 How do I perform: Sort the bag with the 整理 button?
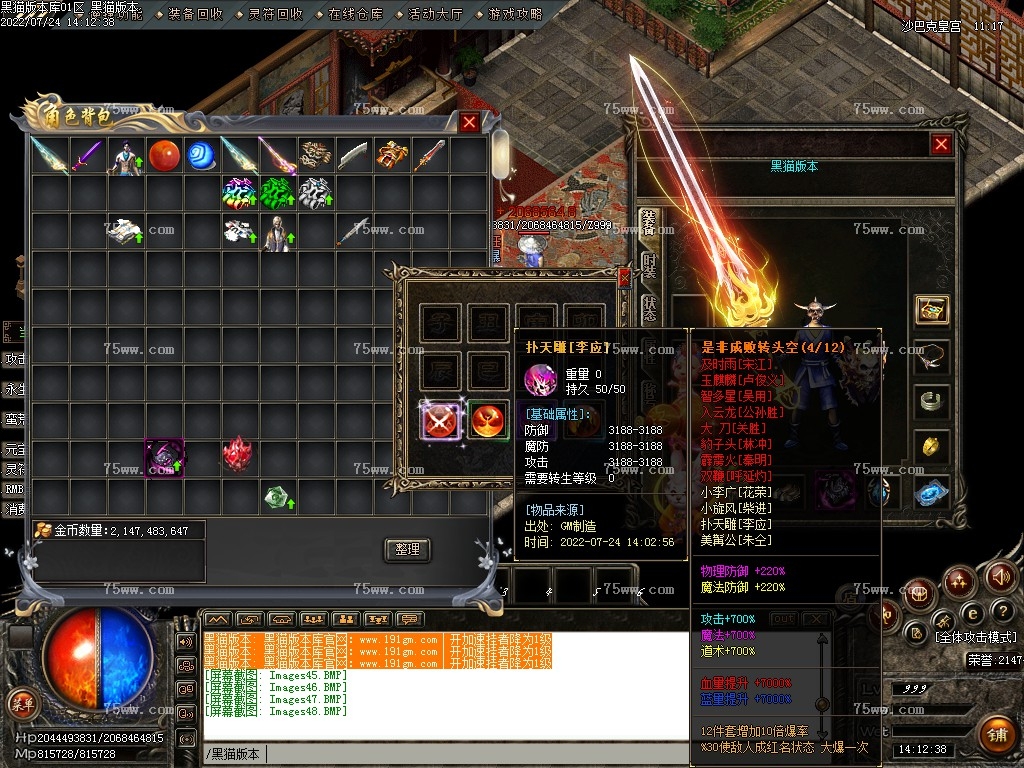[407, 549]
